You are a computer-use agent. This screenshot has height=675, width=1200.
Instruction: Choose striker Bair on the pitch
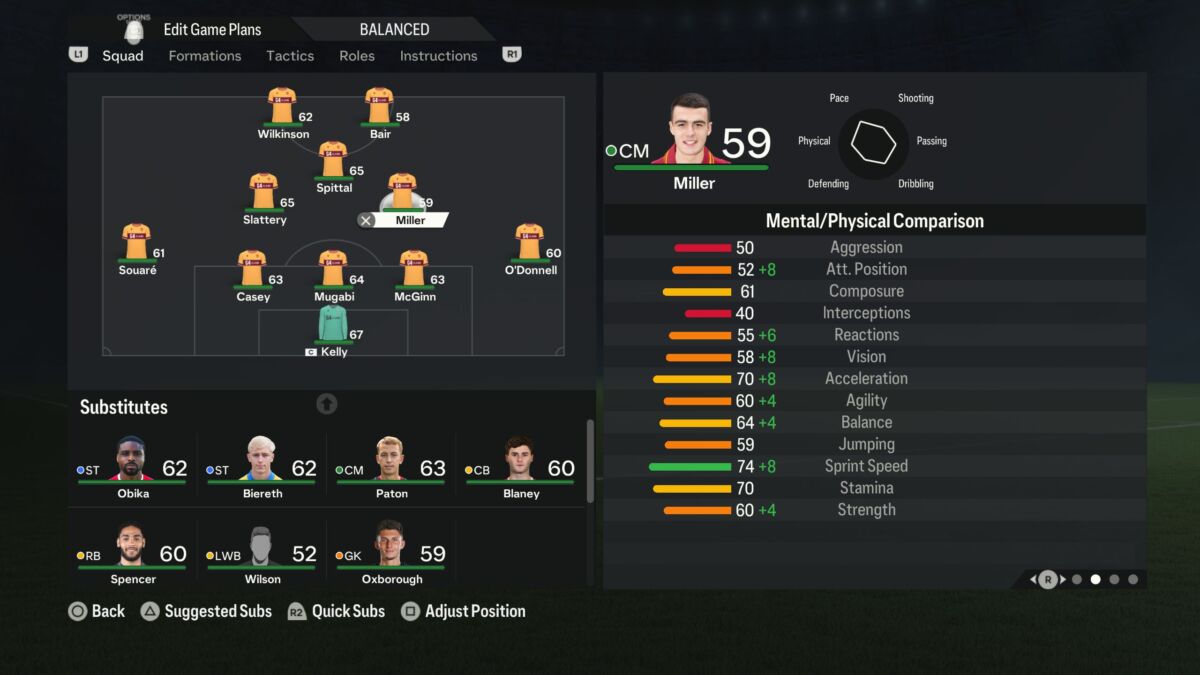point(379,107)
